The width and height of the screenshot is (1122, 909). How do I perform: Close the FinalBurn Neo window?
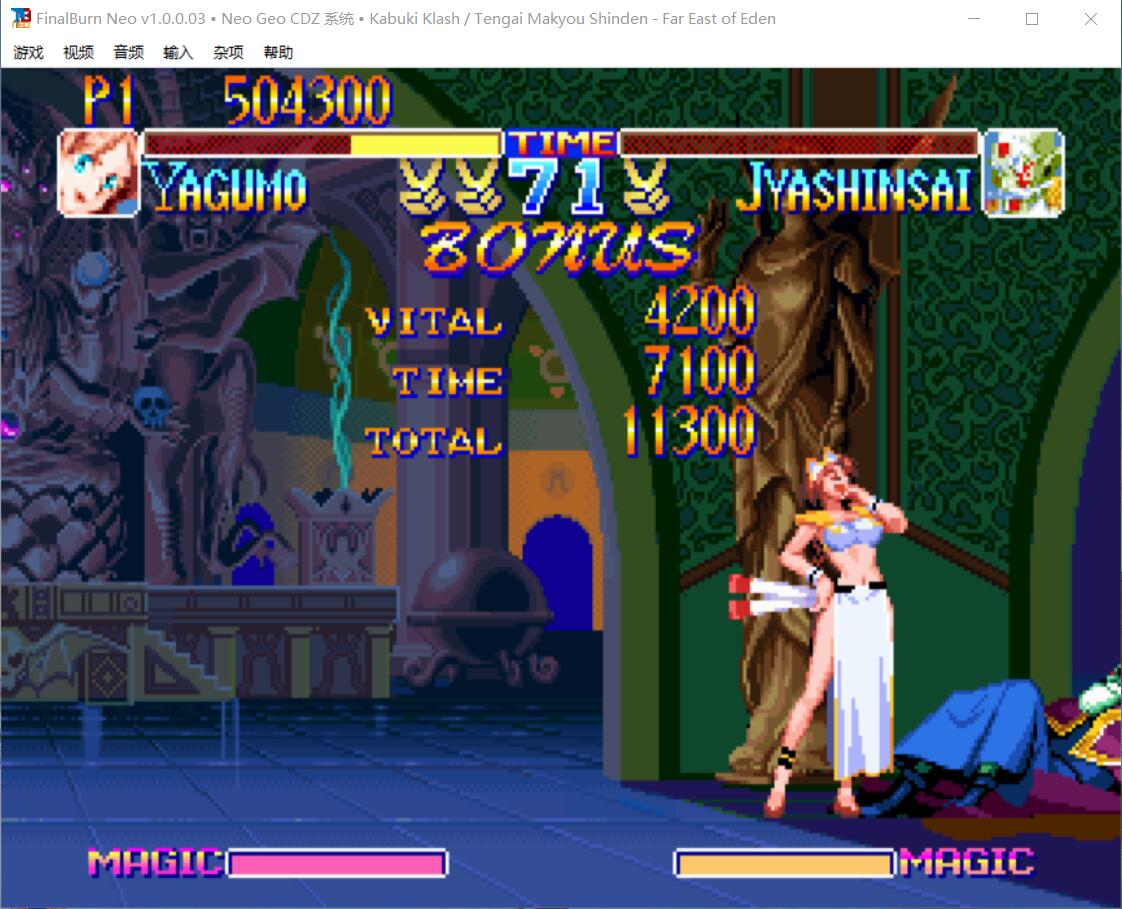(x=1090, y=19)
